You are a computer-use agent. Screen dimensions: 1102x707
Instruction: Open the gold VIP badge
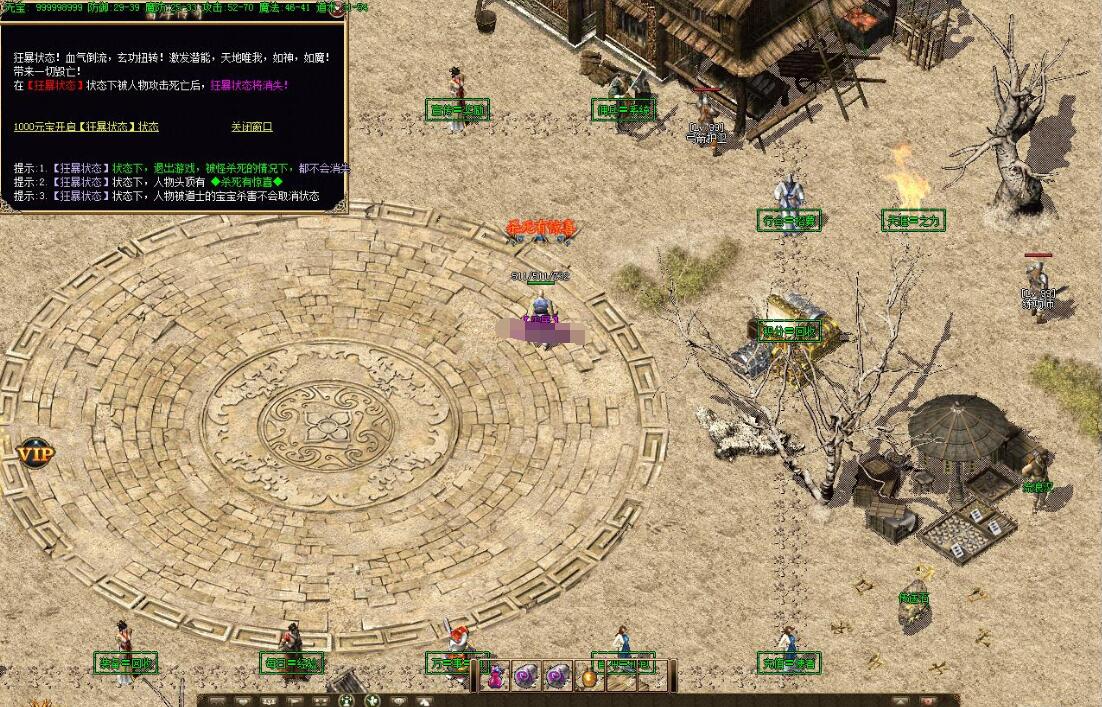34,453
